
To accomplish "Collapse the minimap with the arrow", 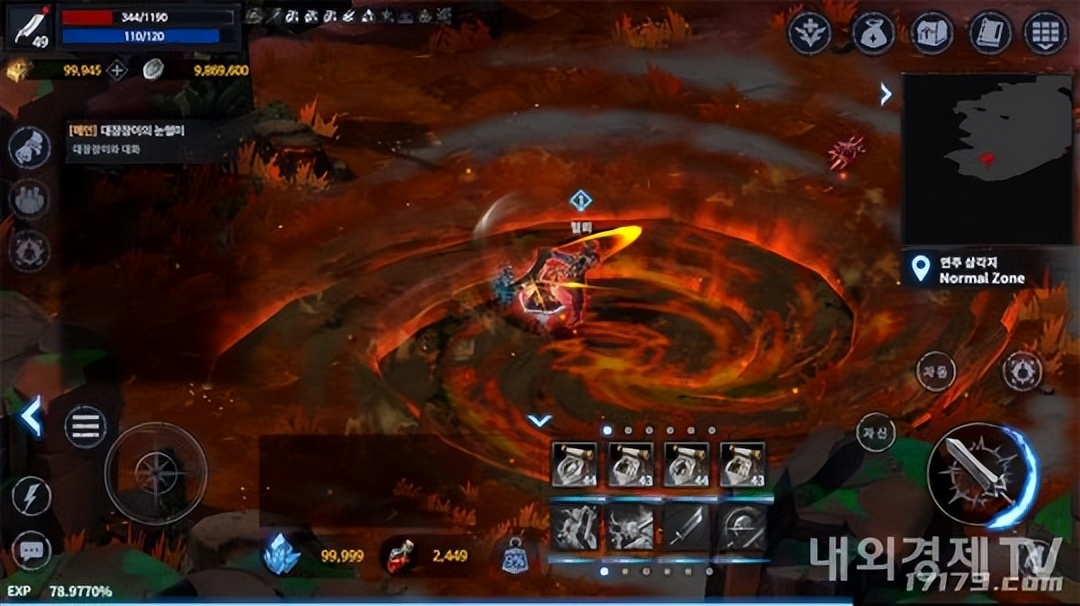I will pyautogui.click(x=886, y=94).
